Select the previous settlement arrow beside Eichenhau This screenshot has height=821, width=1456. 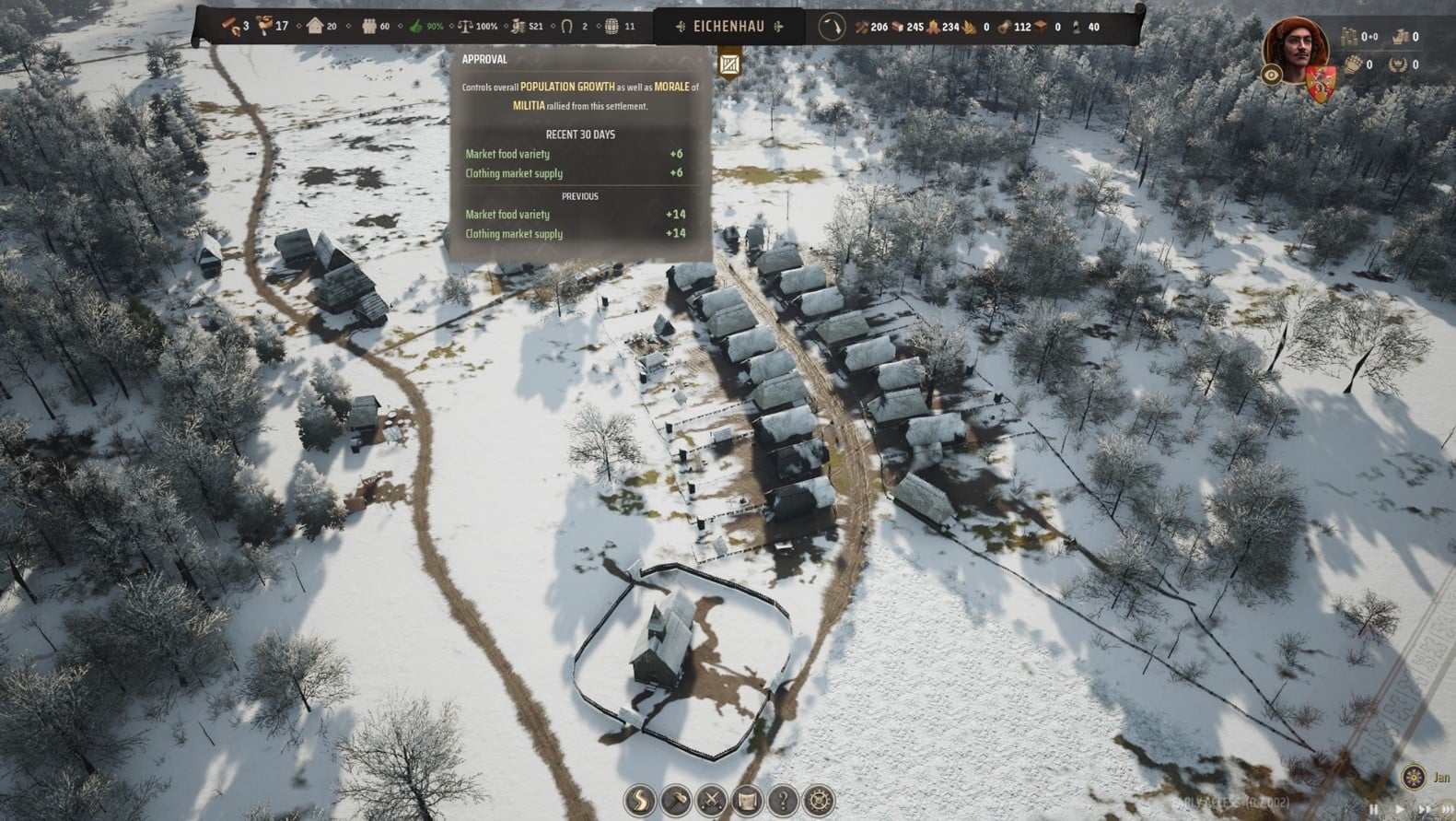point(680,27)
